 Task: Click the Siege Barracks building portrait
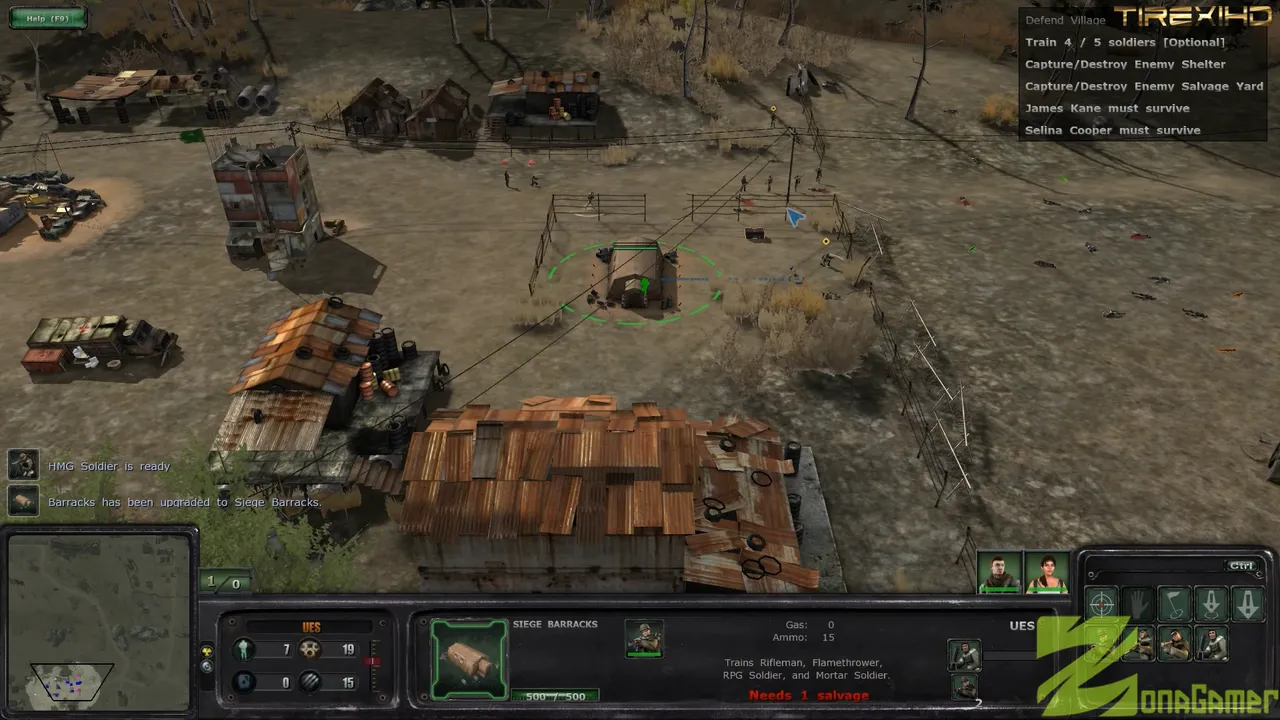(x=468, y=657)
